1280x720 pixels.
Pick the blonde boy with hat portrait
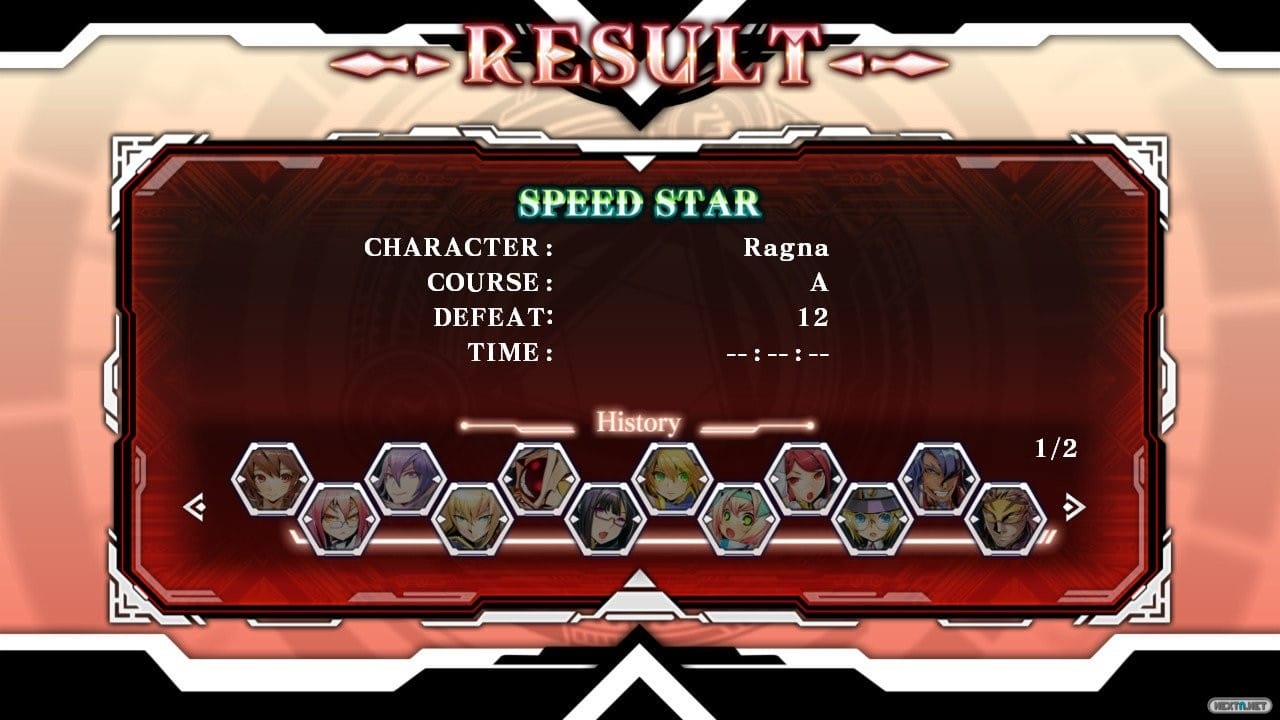(872, 519)
